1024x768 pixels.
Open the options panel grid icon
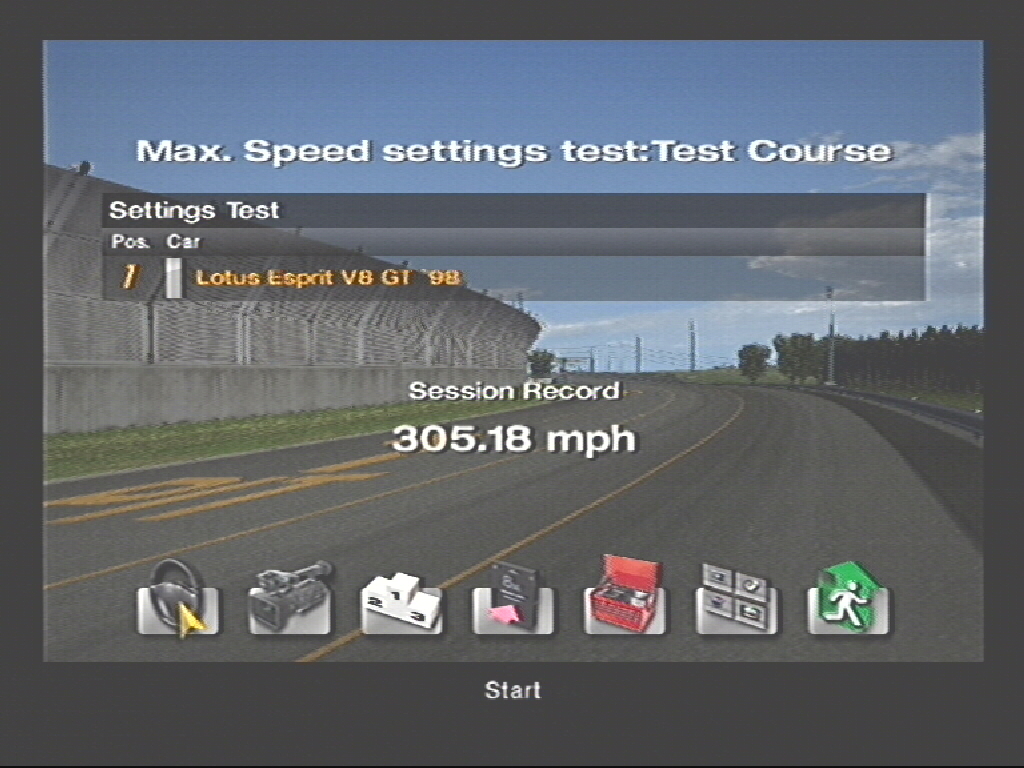pos(737,601)
